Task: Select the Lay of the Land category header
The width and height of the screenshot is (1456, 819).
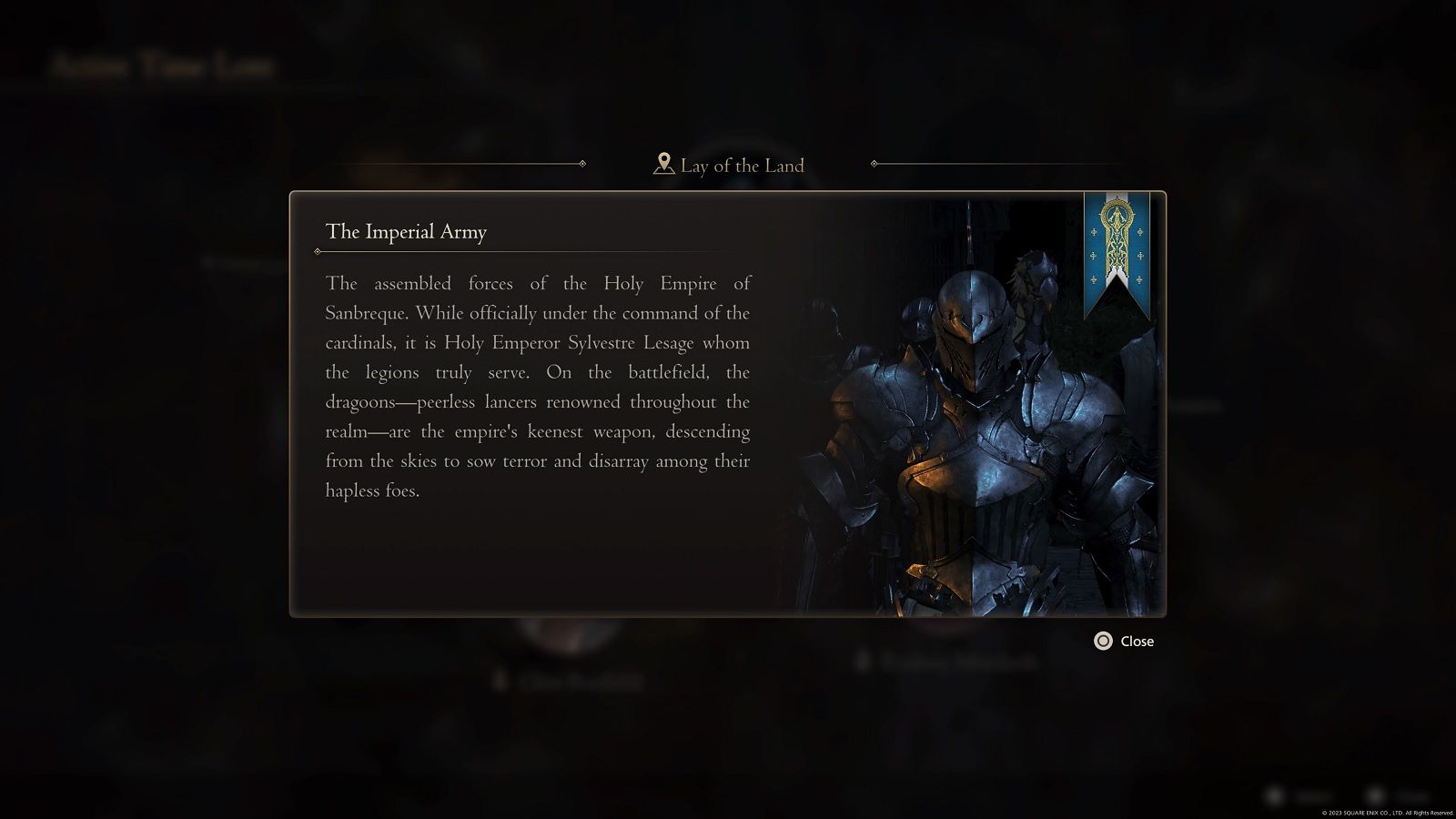Action: pos(733,165)
